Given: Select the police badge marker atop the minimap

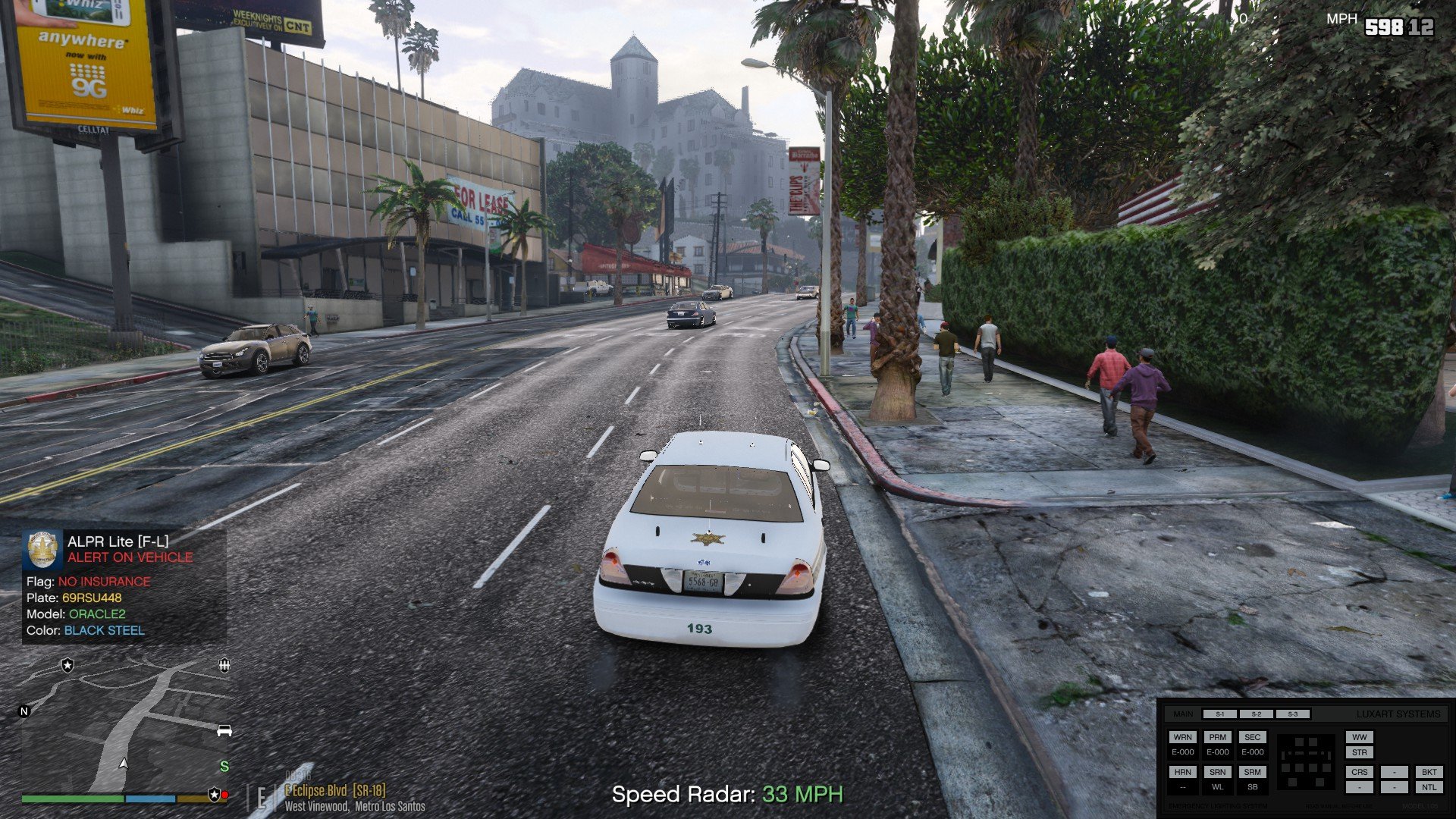Looking at the screenshot, I should [67, 665].
